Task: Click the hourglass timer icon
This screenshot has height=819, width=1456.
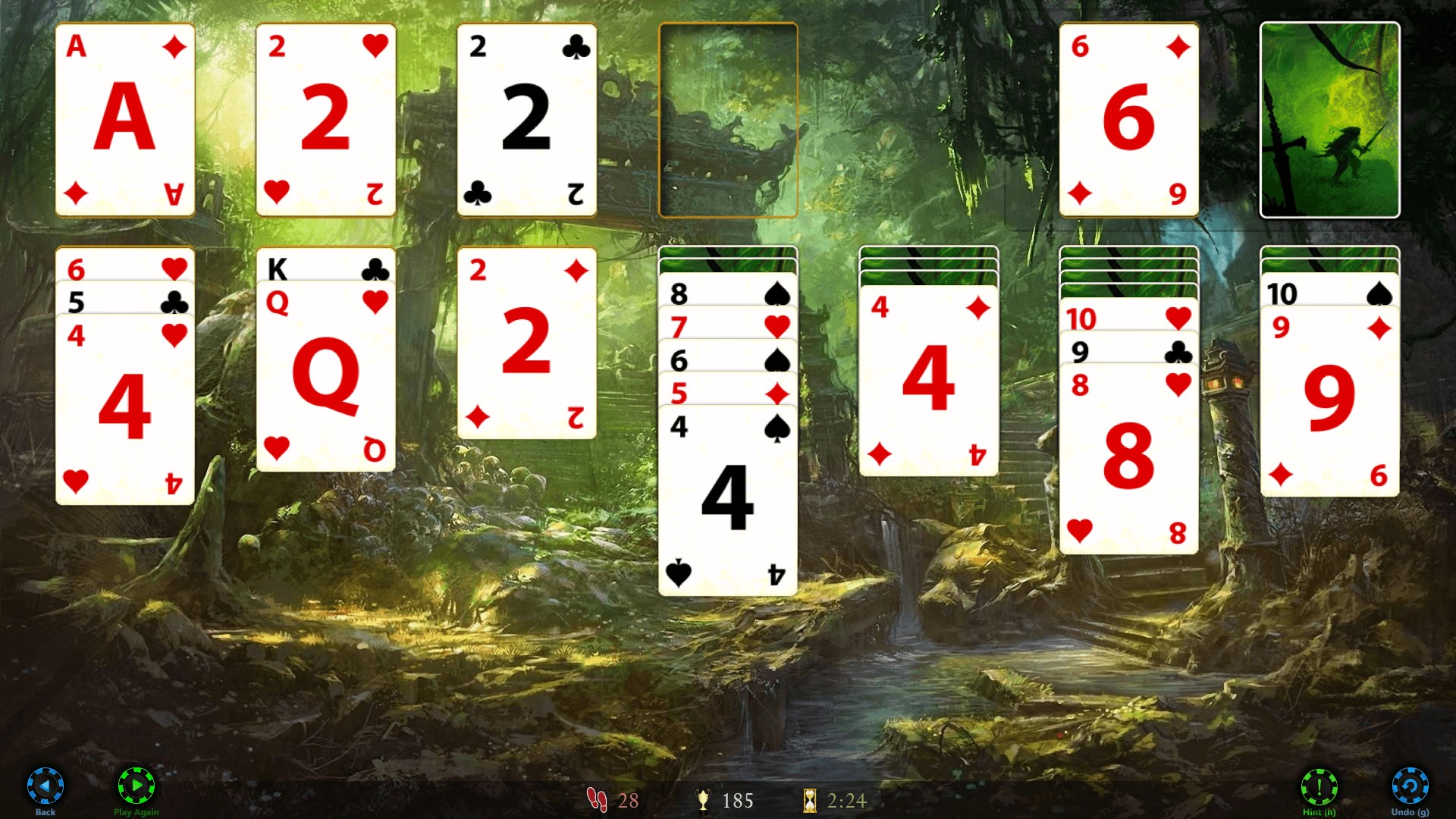Action: point(808,800)
